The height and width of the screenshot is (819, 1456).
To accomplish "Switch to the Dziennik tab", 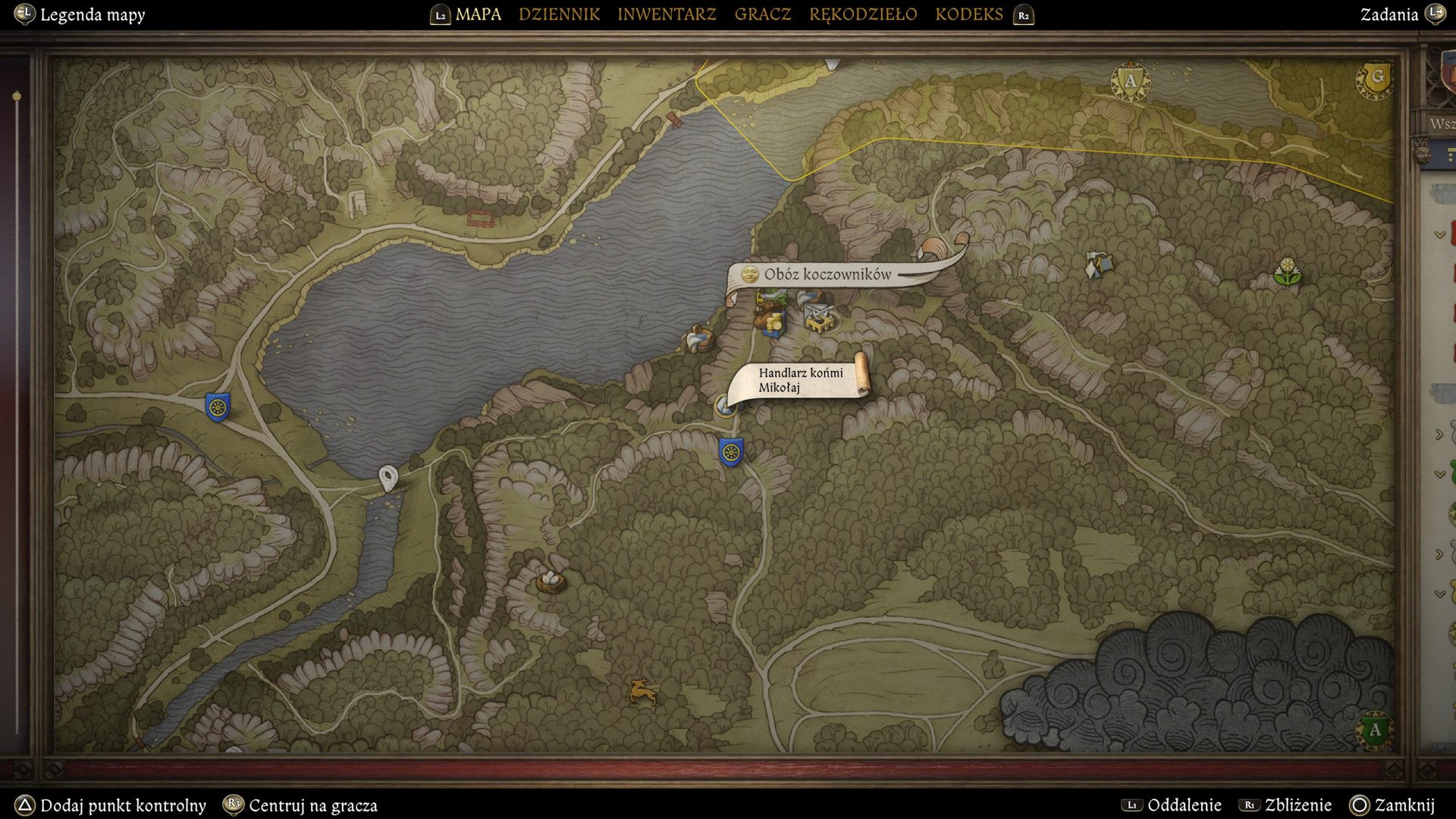I will click(559, 14).
